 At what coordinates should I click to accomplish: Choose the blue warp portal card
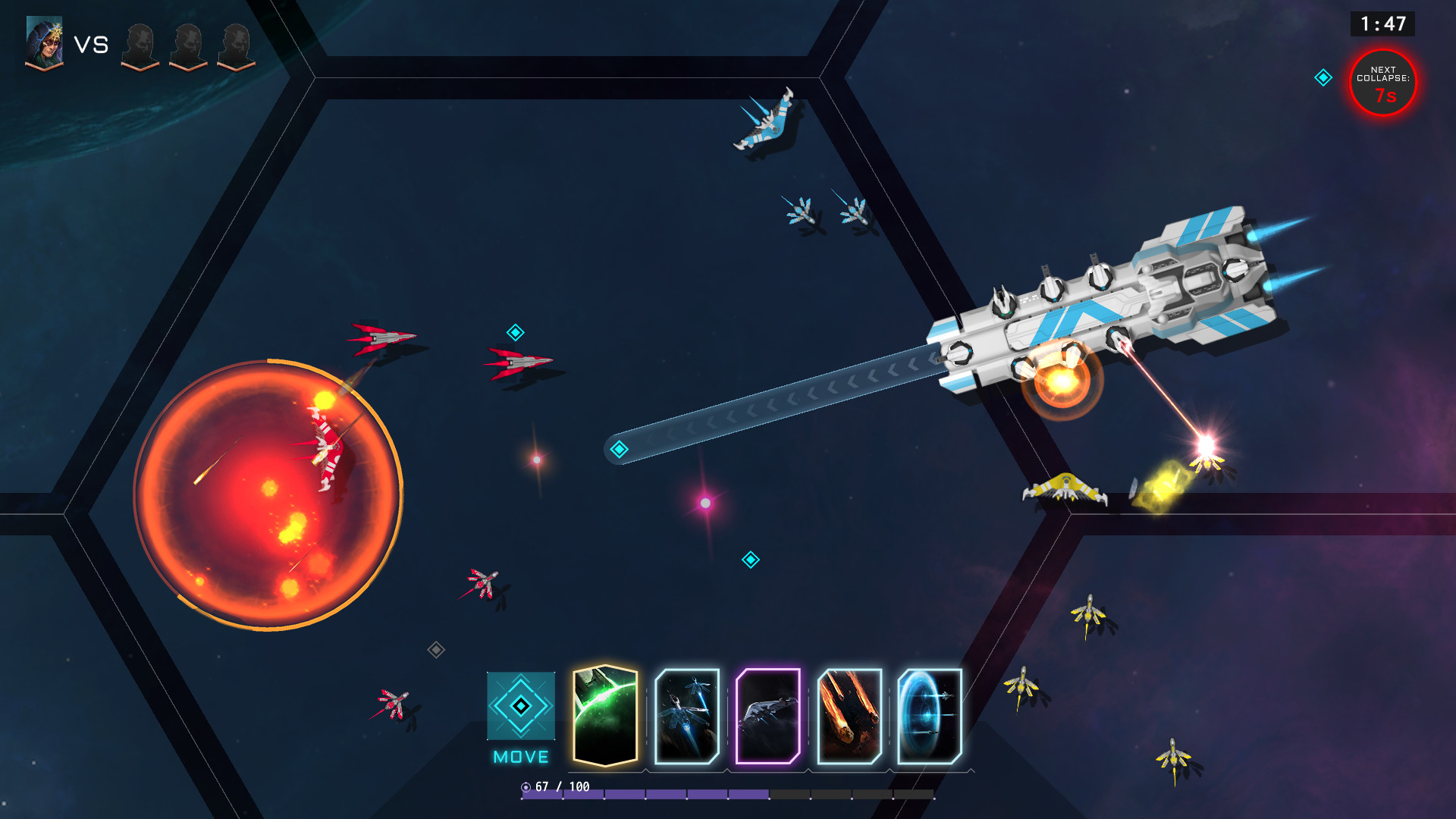[930, 716]
